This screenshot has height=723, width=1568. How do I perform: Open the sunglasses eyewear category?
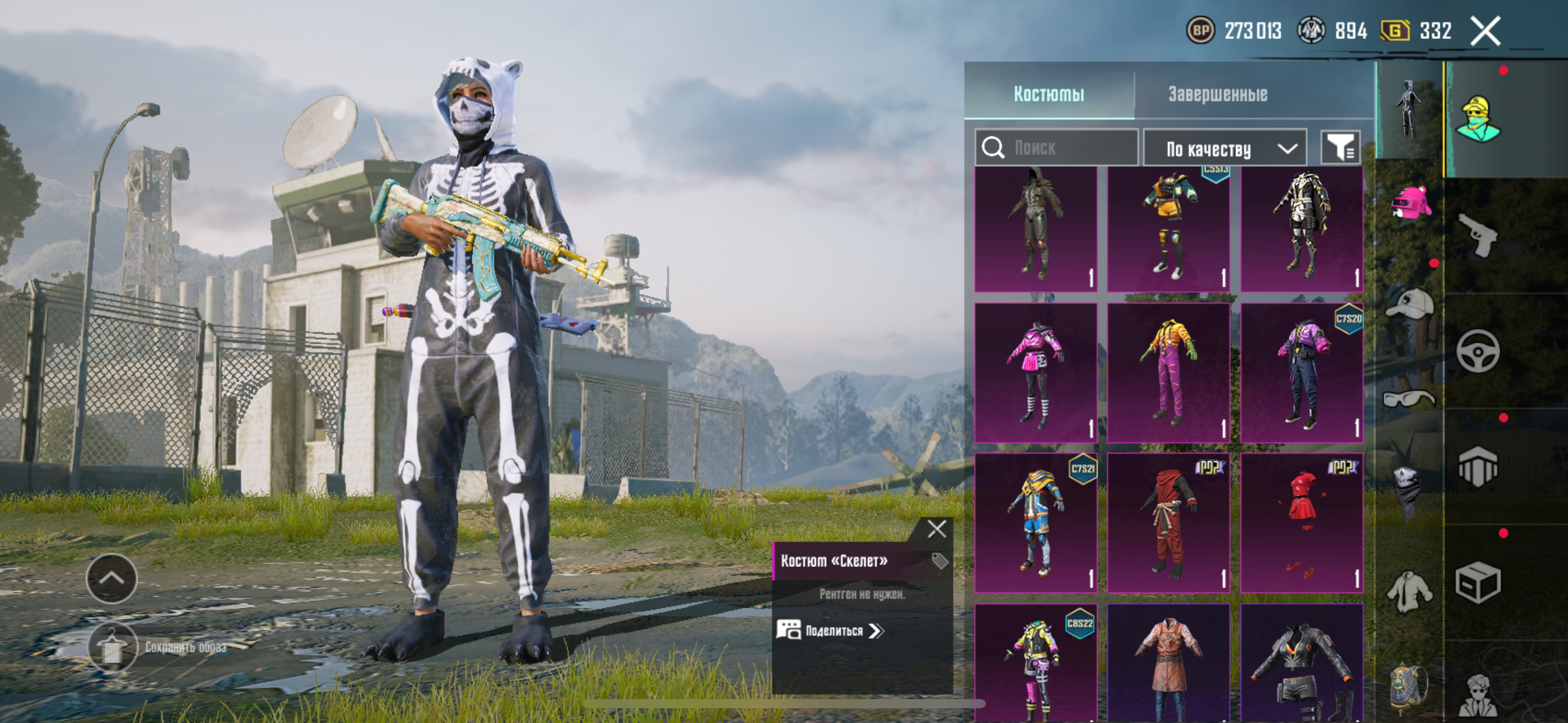pos(1409,400)
